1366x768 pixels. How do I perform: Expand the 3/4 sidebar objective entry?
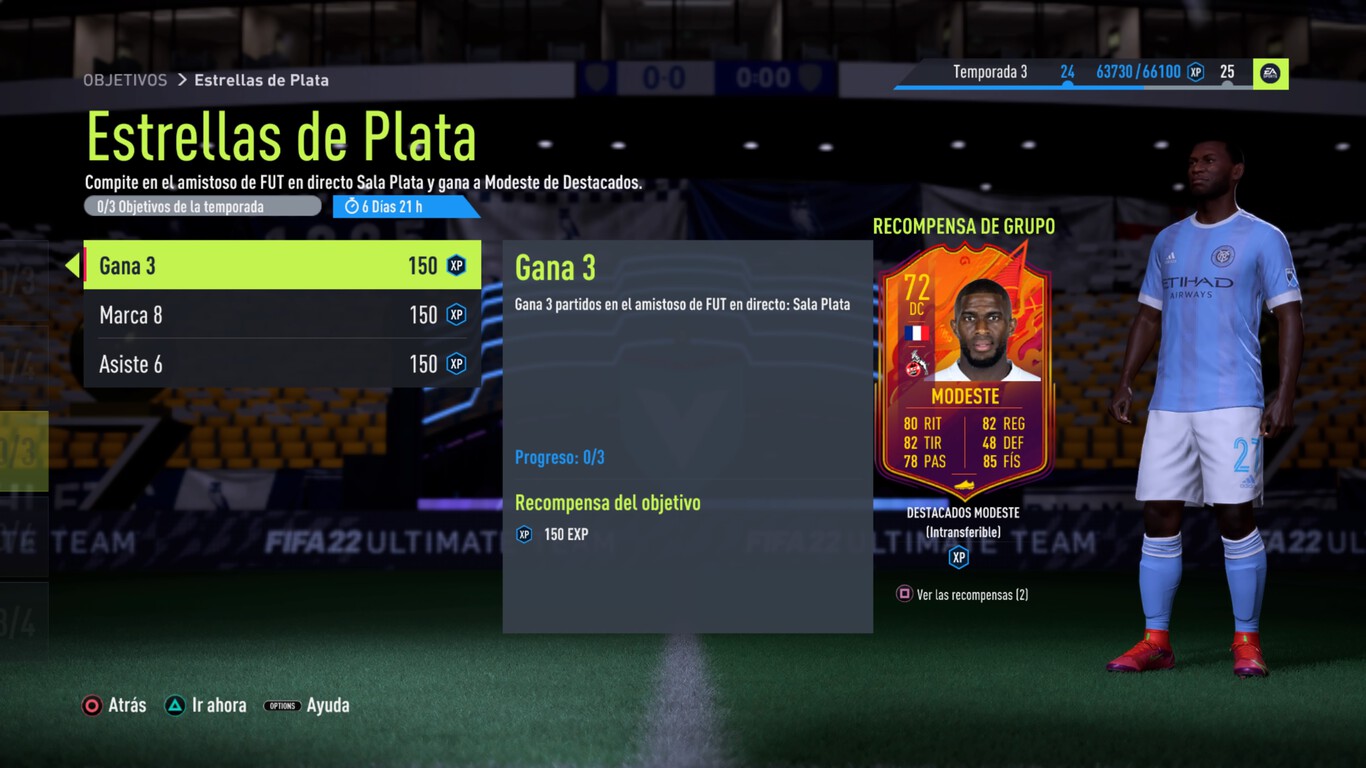[18, 620]
